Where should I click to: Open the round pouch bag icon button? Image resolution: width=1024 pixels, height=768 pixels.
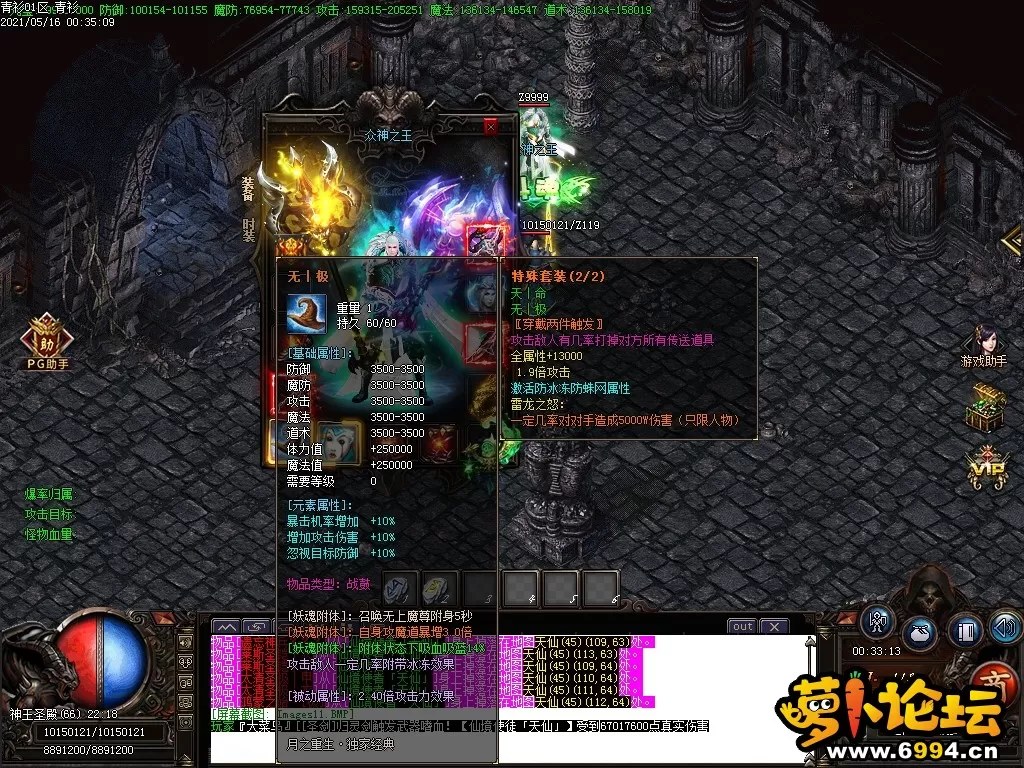click(920, 634)
